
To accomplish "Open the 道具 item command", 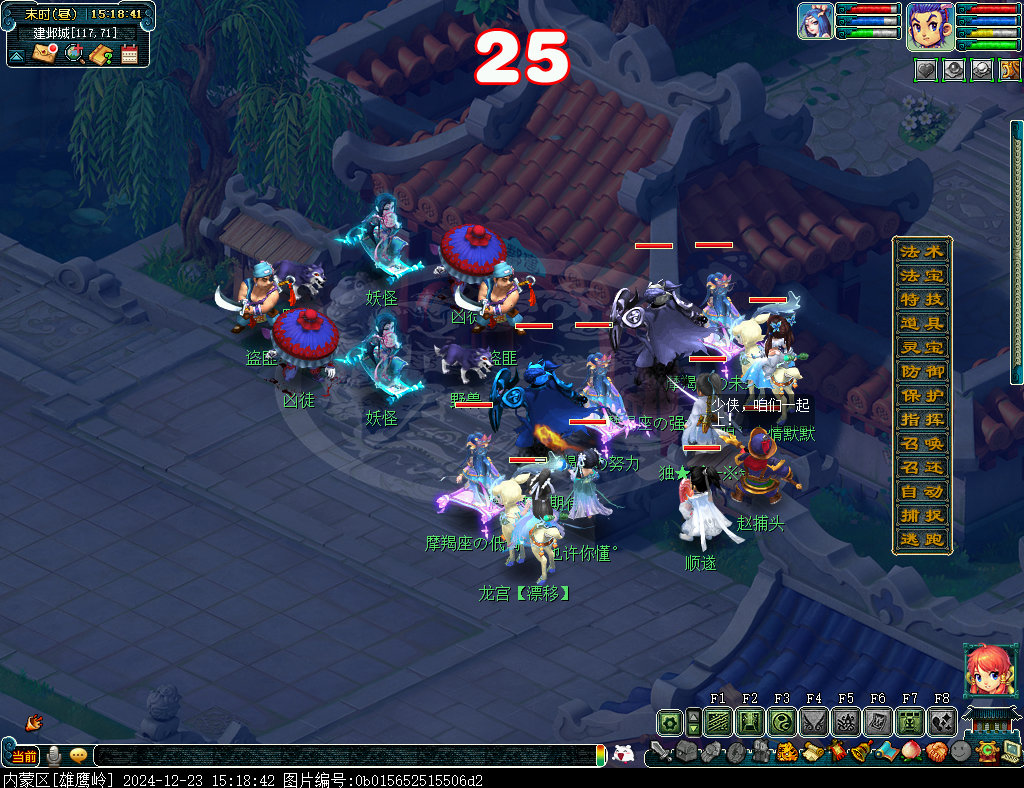I will 921,324.
